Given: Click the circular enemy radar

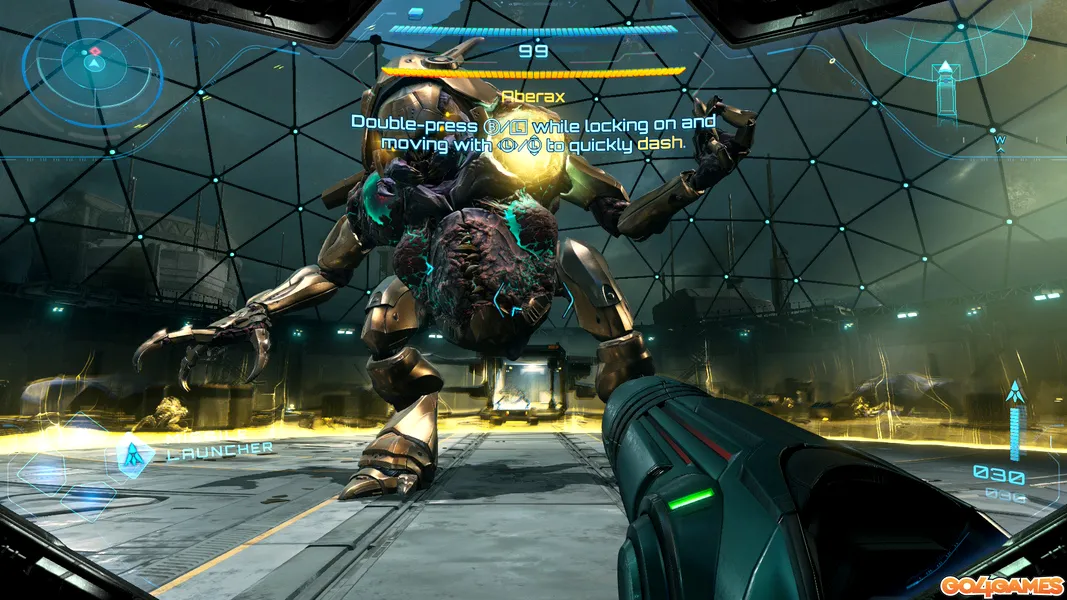Looking at the screenshot, I should pos(92,66).
